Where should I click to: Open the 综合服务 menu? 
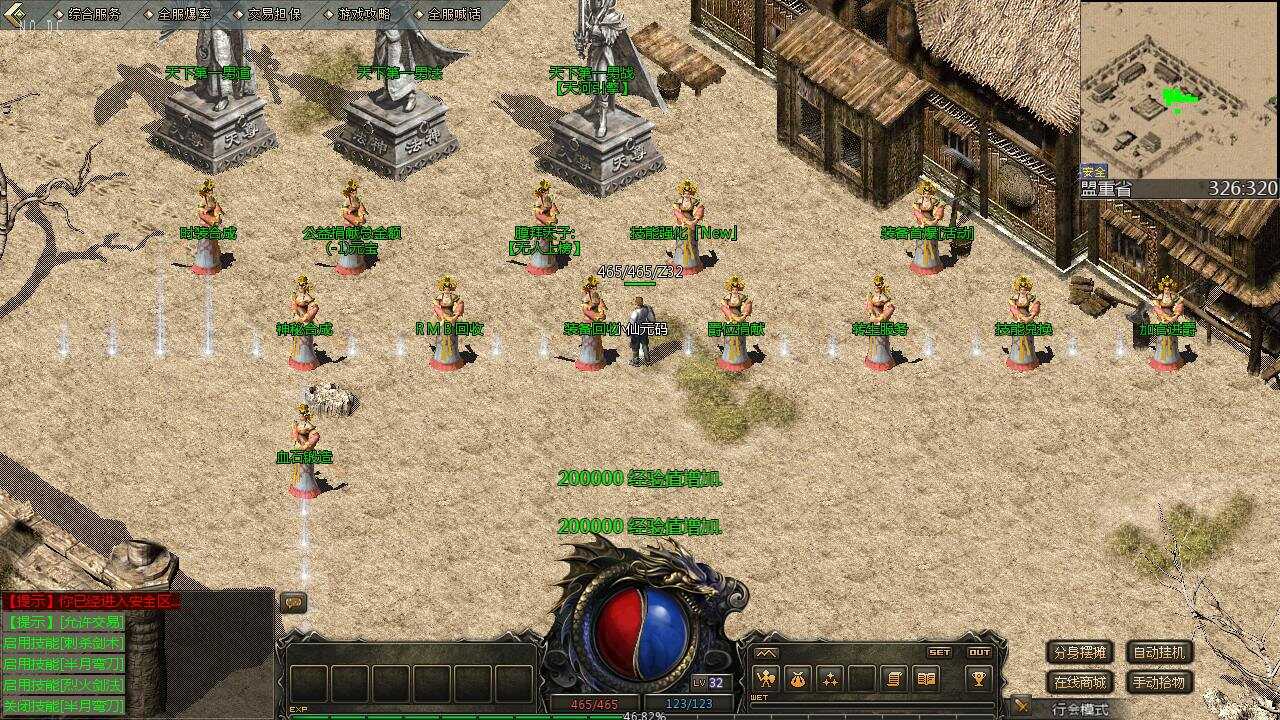pyautogui.click(x=94, y=14)
